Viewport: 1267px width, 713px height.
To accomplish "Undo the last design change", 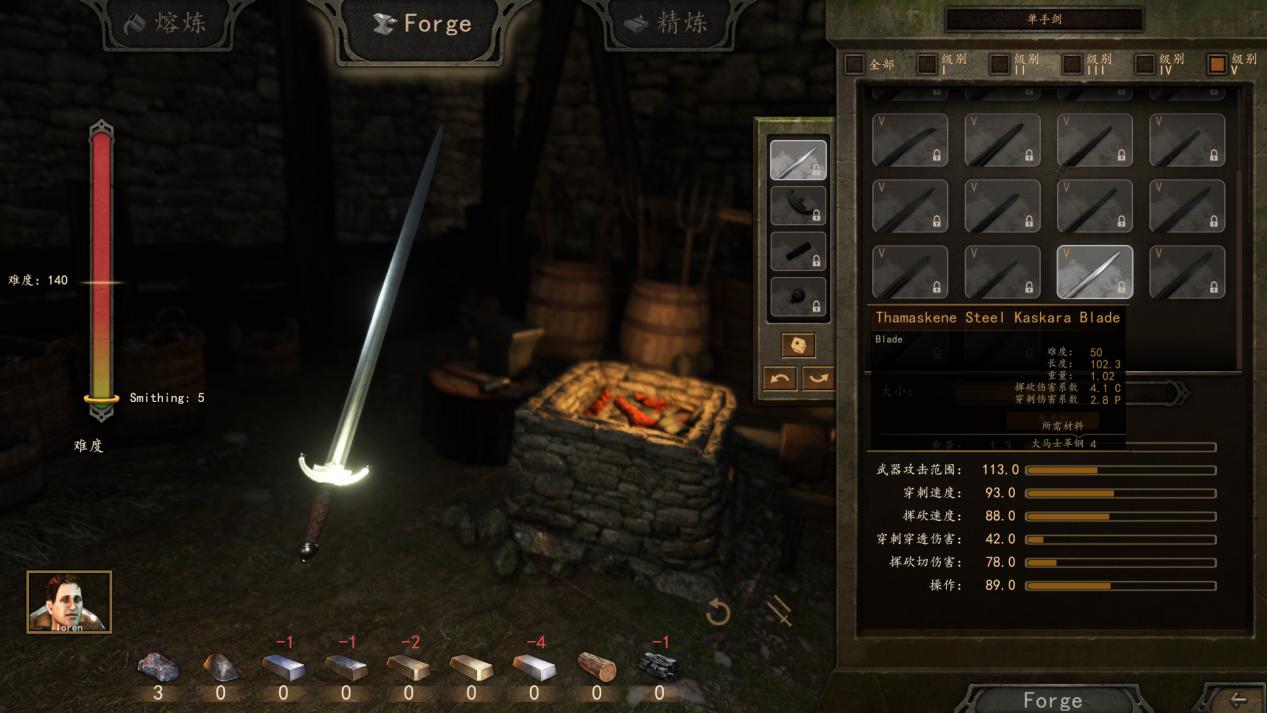I will (x=780, y=378).
